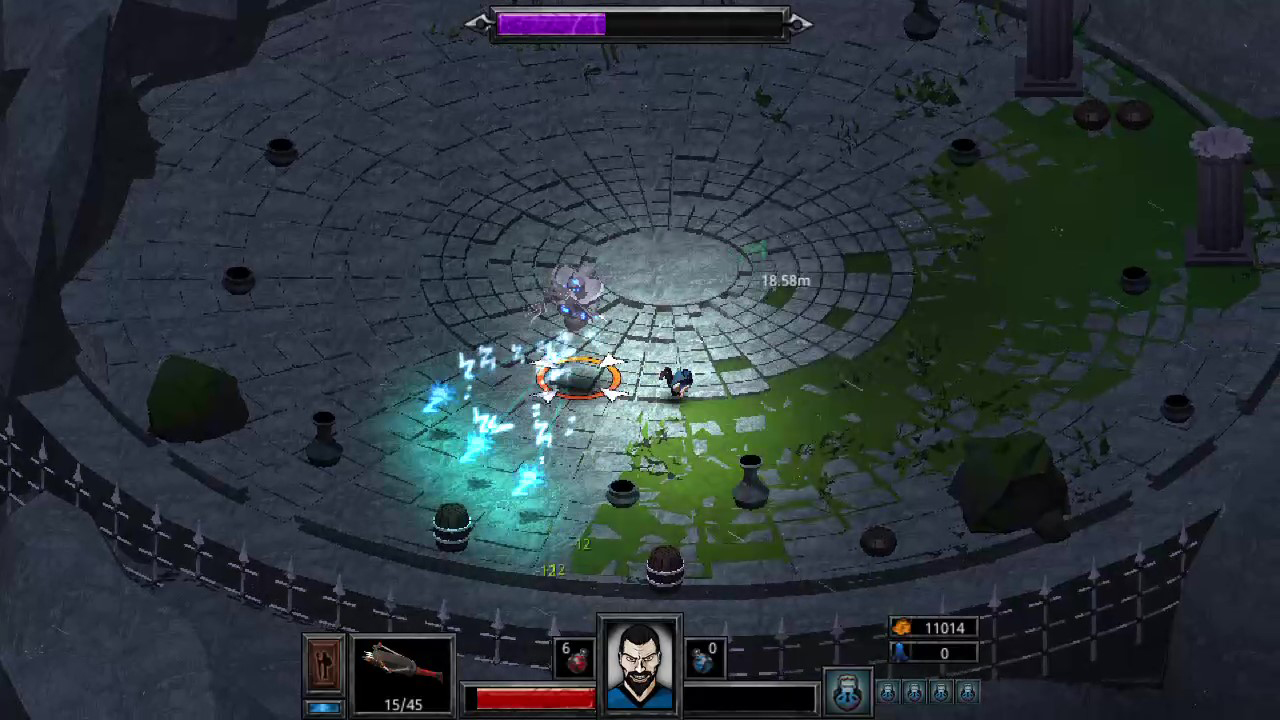Click the right arrow beside the boss bar
Image resolution: width=1280 pixels, height=720 pixels.
[797, 23]
